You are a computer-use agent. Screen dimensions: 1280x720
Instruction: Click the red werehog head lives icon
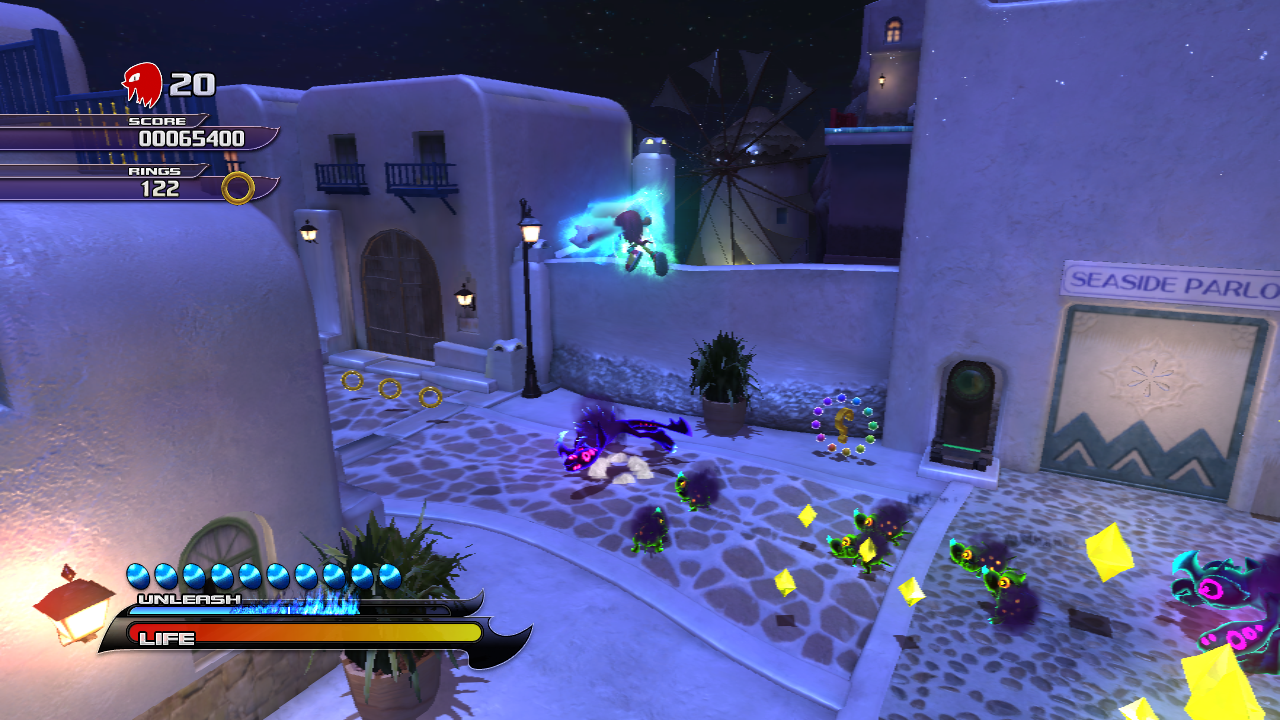(x=142, y=84)
